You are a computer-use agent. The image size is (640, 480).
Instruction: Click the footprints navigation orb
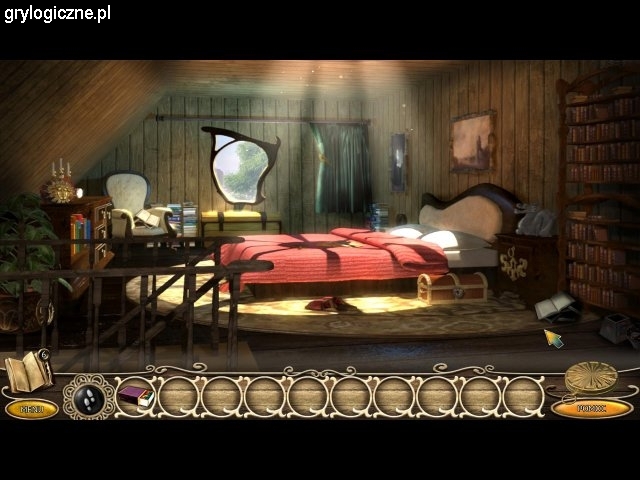click(x=89, y=397)
